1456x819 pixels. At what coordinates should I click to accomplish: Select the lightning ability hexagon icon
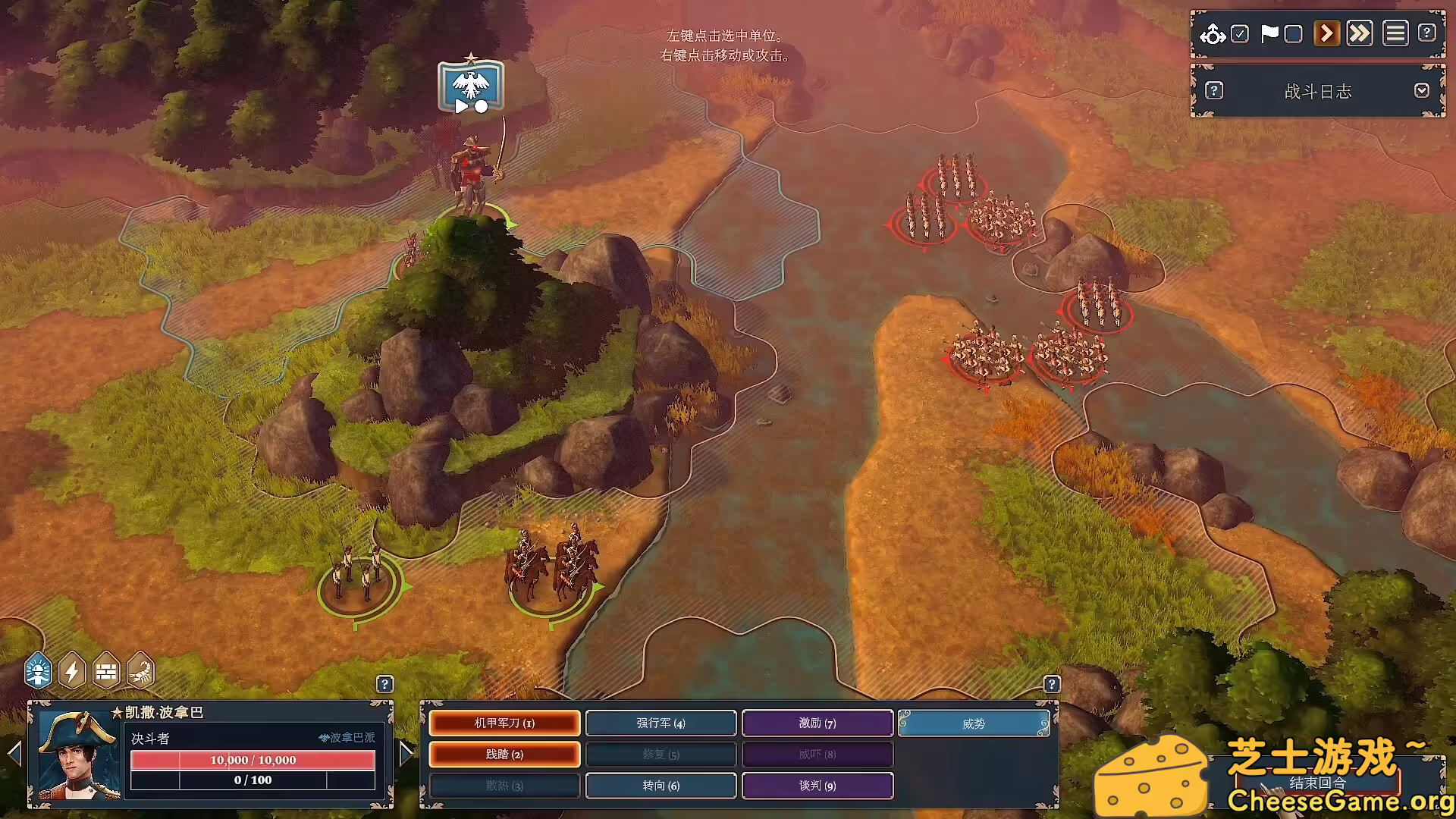coord(73,670)
